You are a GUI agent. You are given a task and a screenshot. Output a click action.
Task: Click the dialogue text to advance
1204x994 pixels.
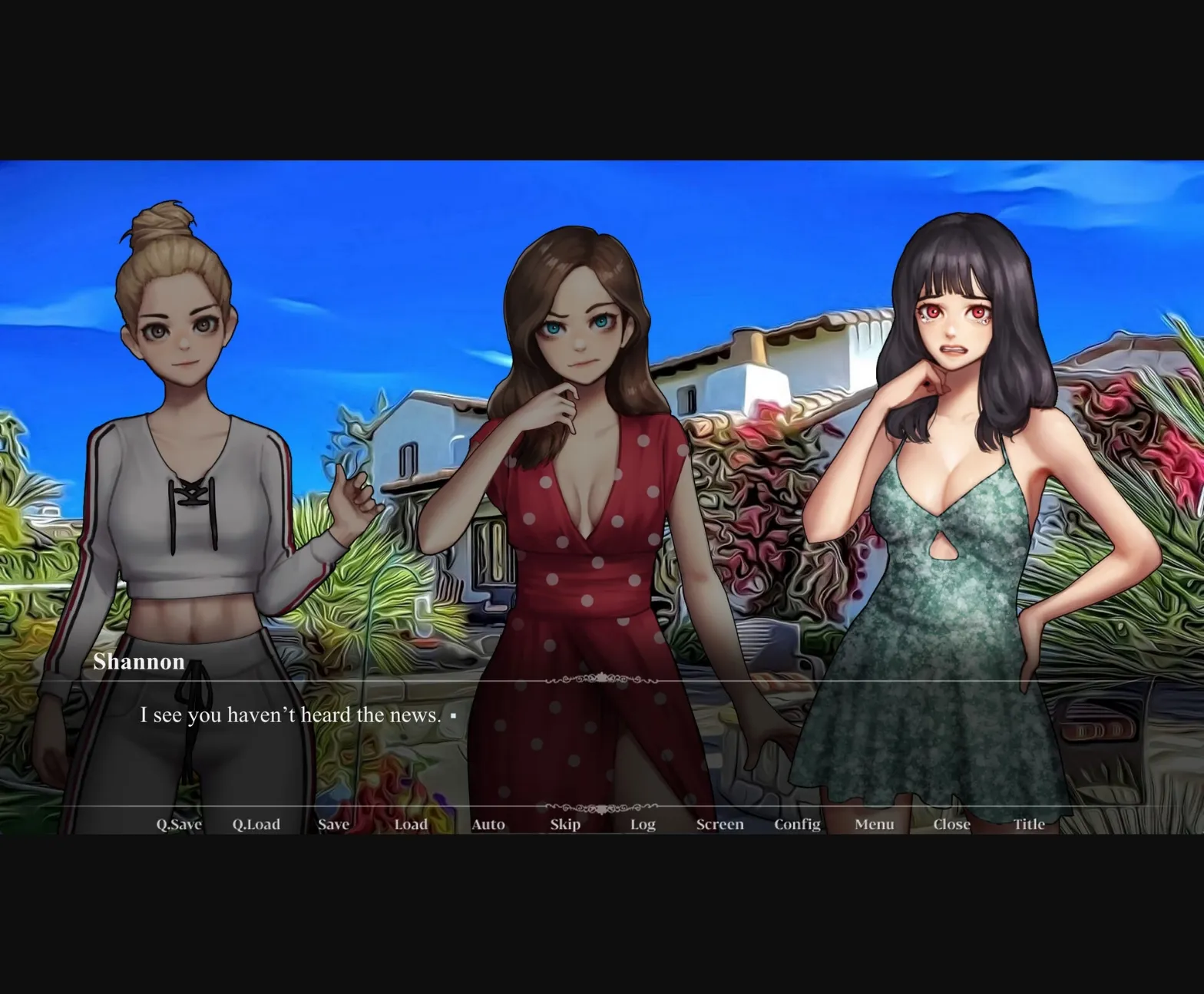click(x=290, y=715)
